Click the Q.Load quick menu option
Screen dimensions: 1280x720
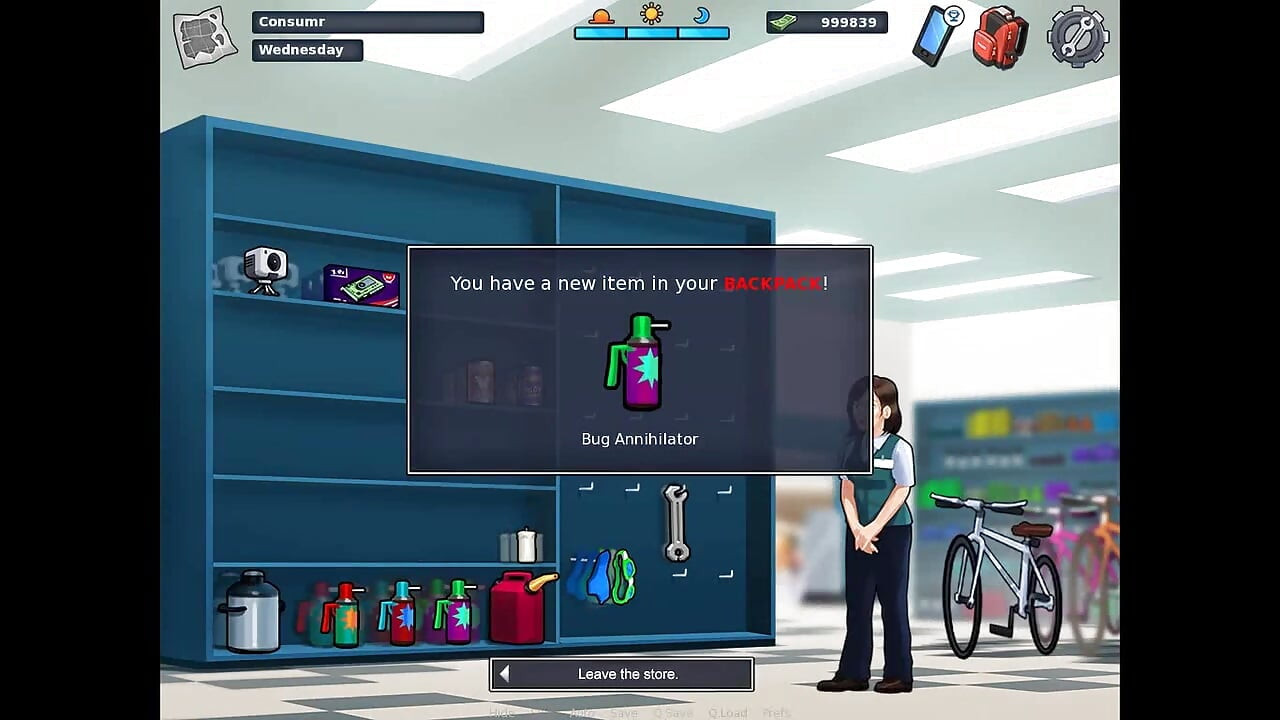click(727, 713)
